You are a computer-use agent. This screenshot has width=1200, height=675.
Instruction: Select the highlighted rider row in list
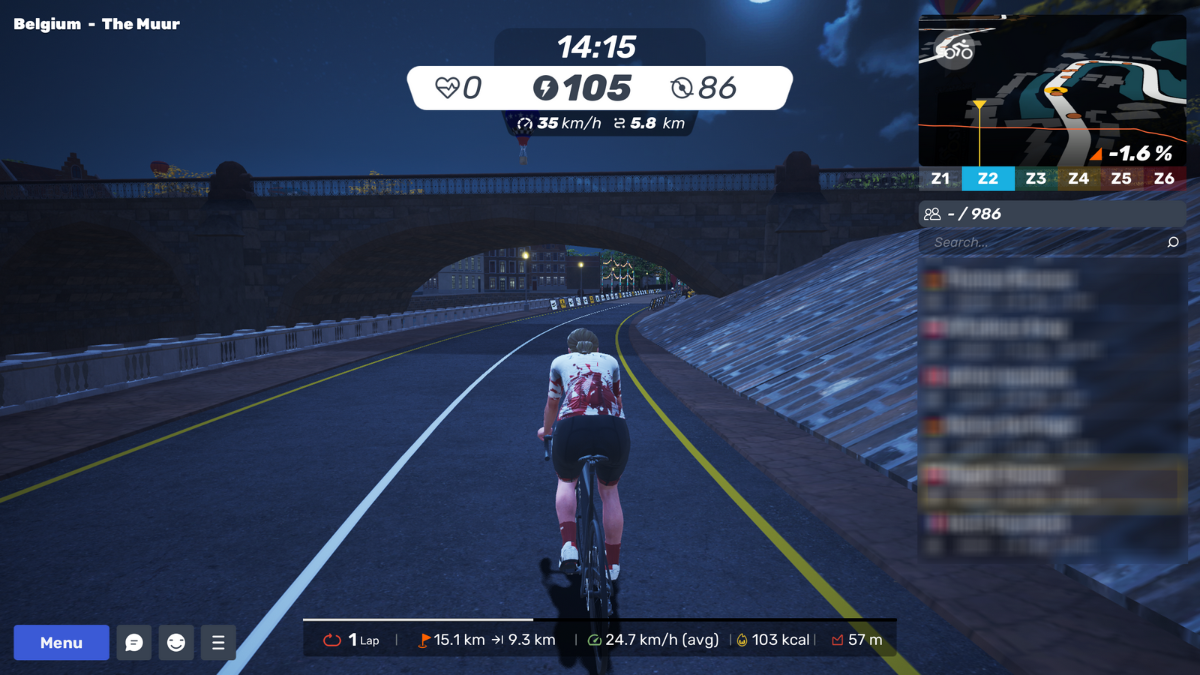tap(1052, 484)
